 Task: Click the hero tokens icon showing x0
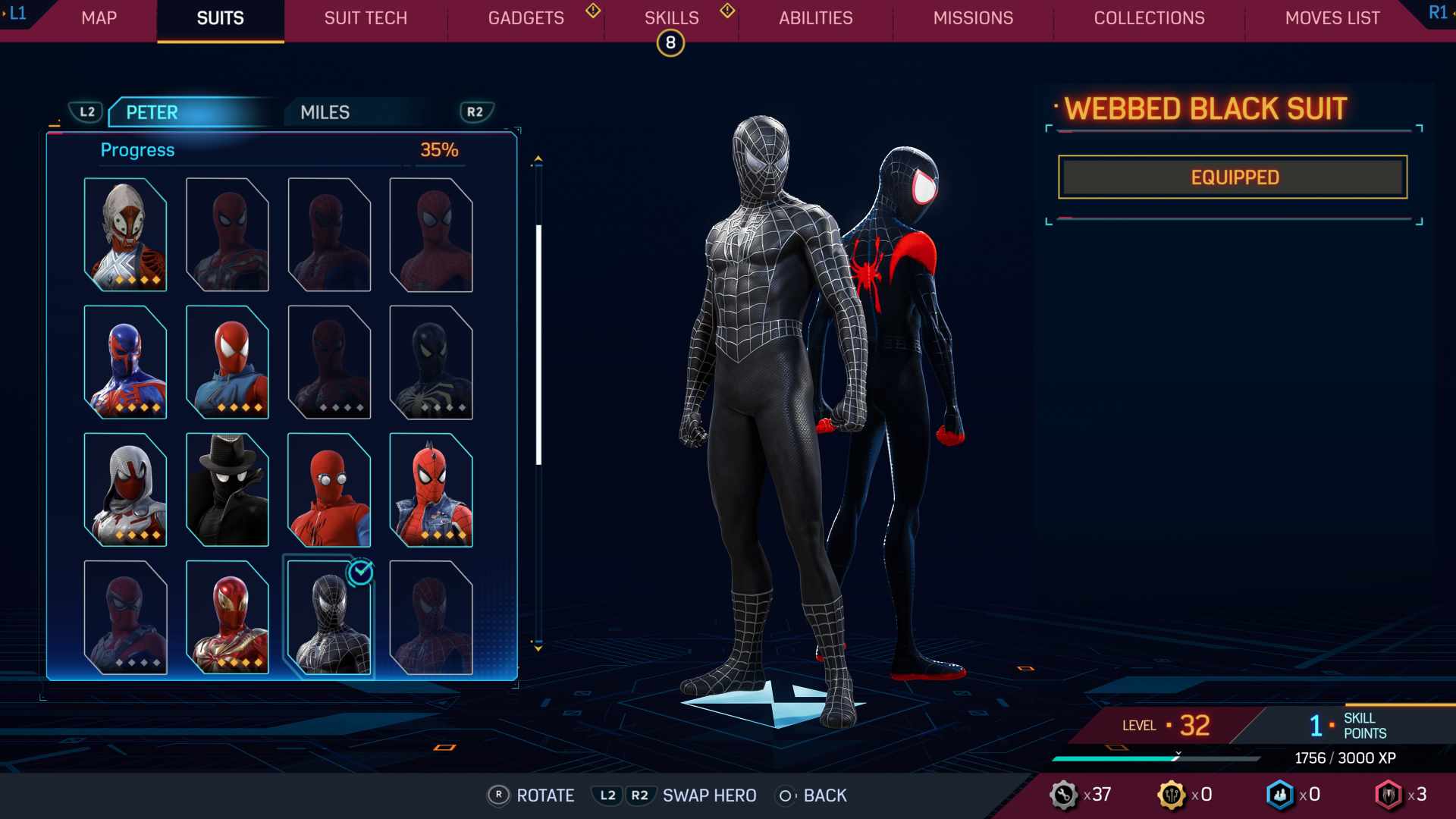1172,795
